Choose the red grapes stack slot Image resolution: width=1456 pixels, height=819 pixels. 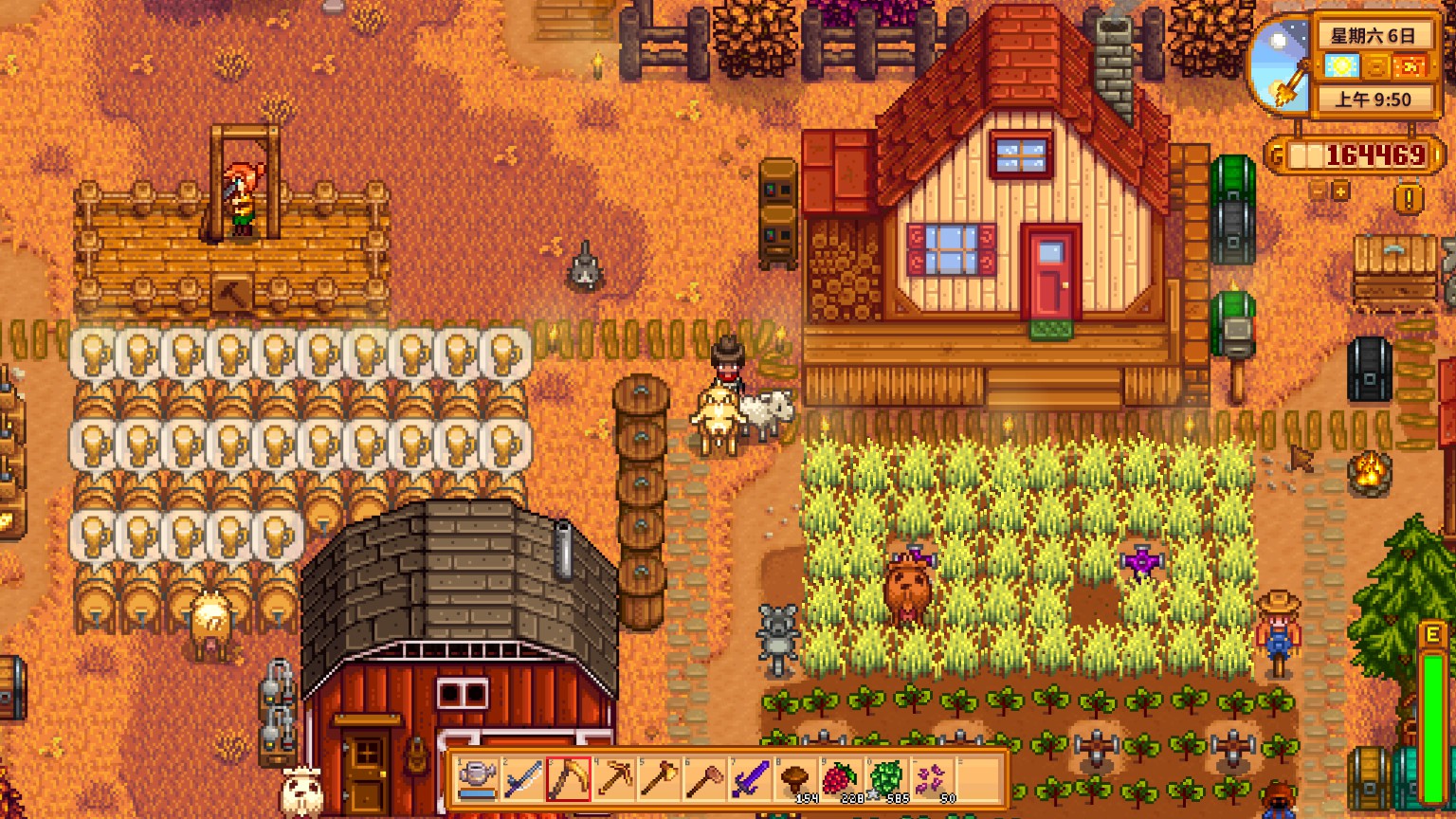click(841, 779)
